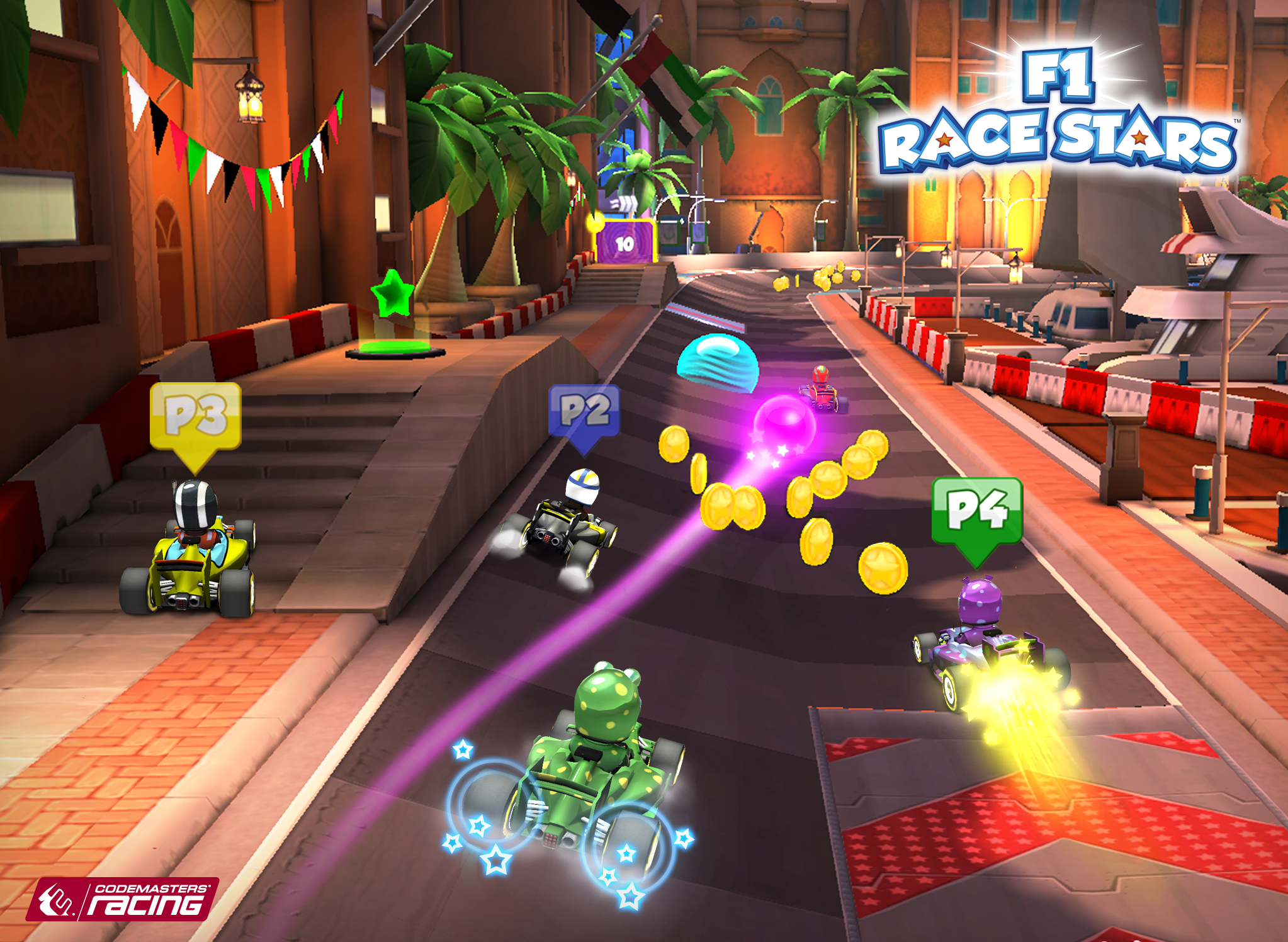1288x942 pixels.
Task: Open the Codemasters Racing logo
Action: tap(123, 899)
